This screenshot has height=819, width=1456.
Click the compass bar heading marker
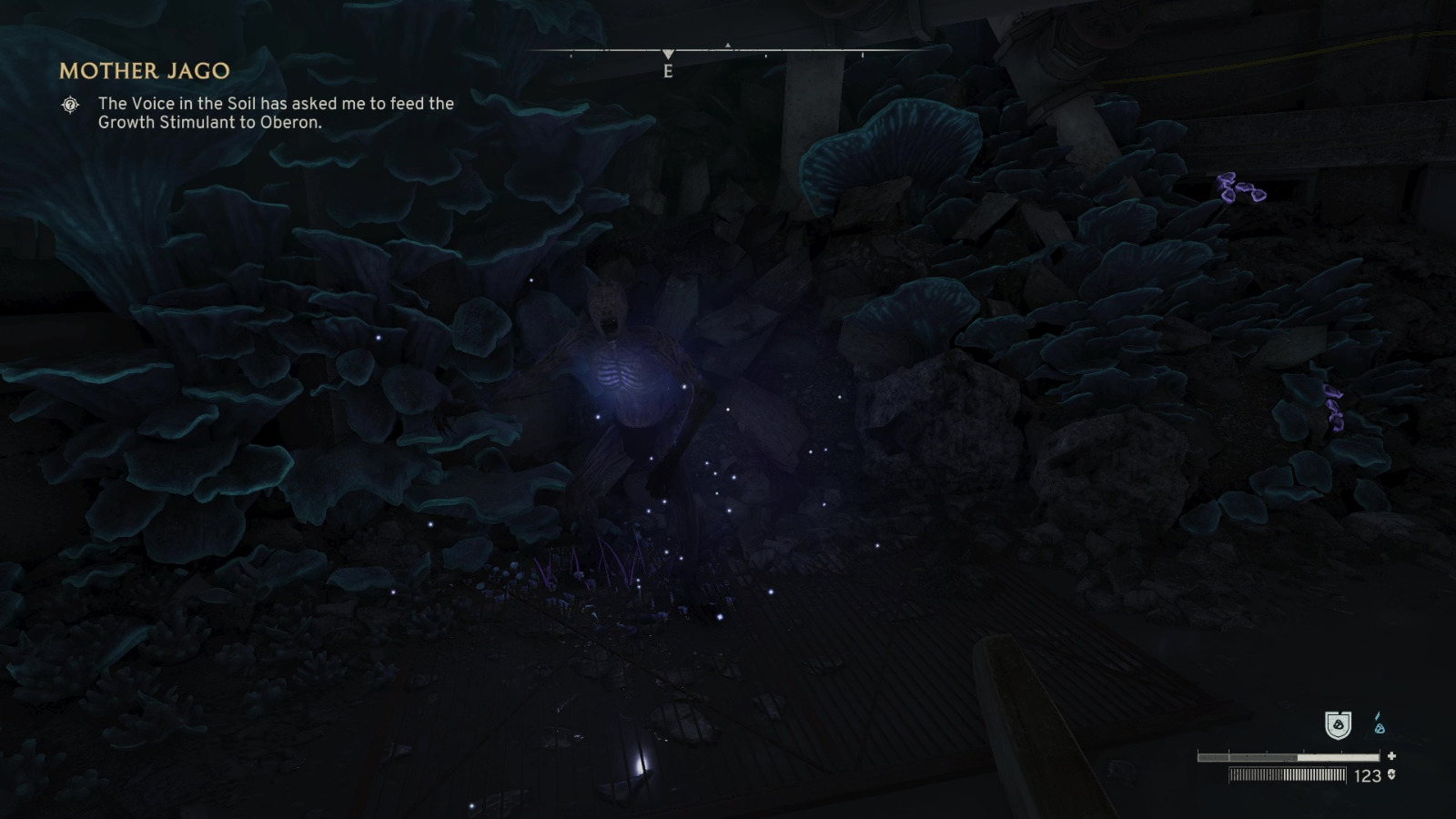[668, 56]
